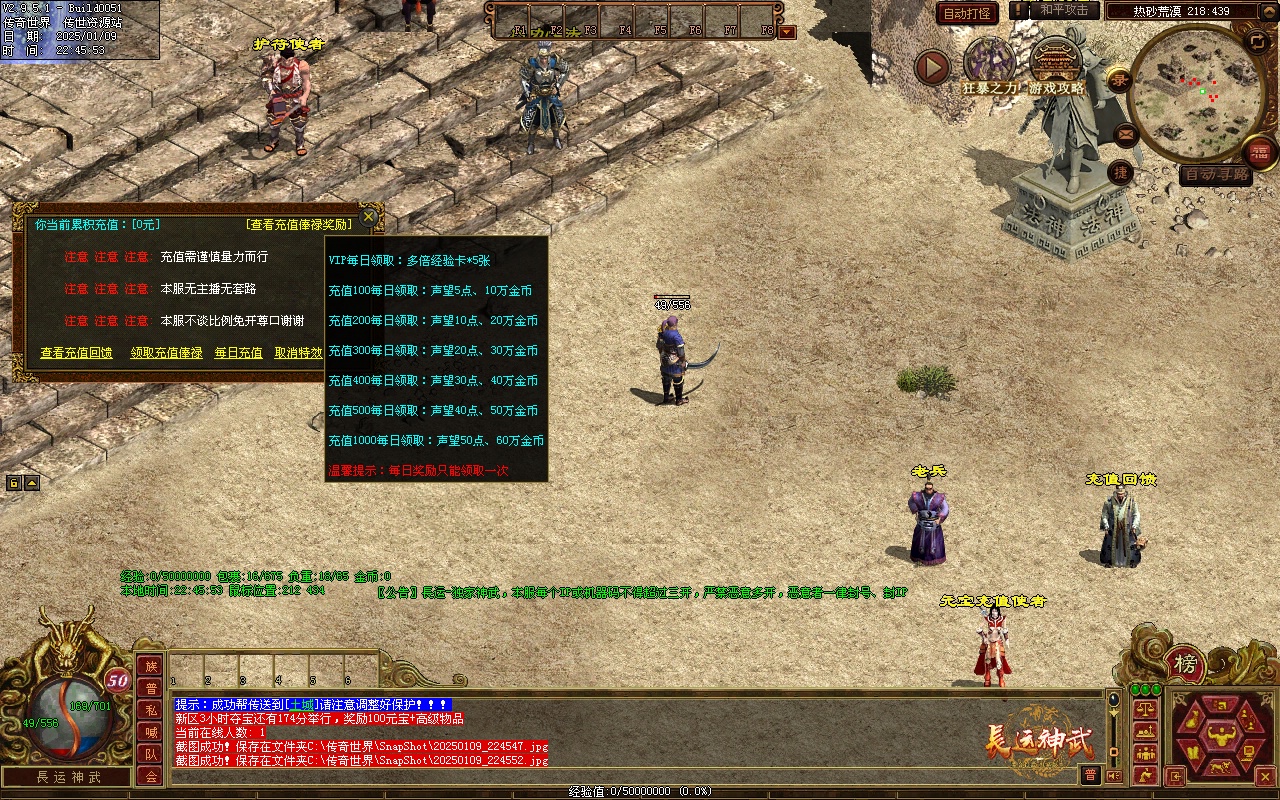Click the red 福 button beside the minimap
Screen dimensions: 1280x800
click(x=1260, y=153)
